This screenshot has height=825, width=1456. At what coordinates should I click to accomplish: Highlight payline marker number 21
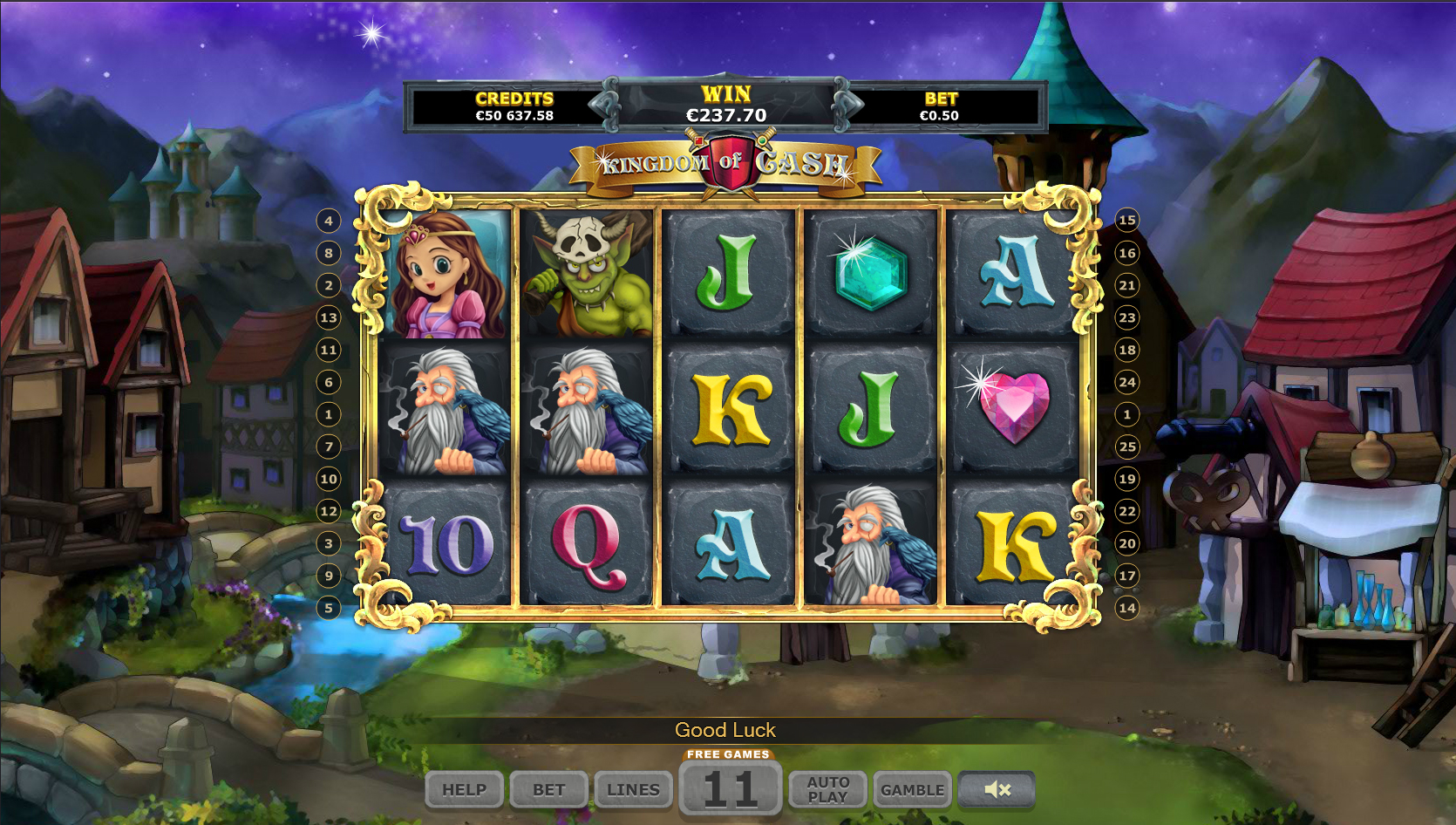(1127, 285)
